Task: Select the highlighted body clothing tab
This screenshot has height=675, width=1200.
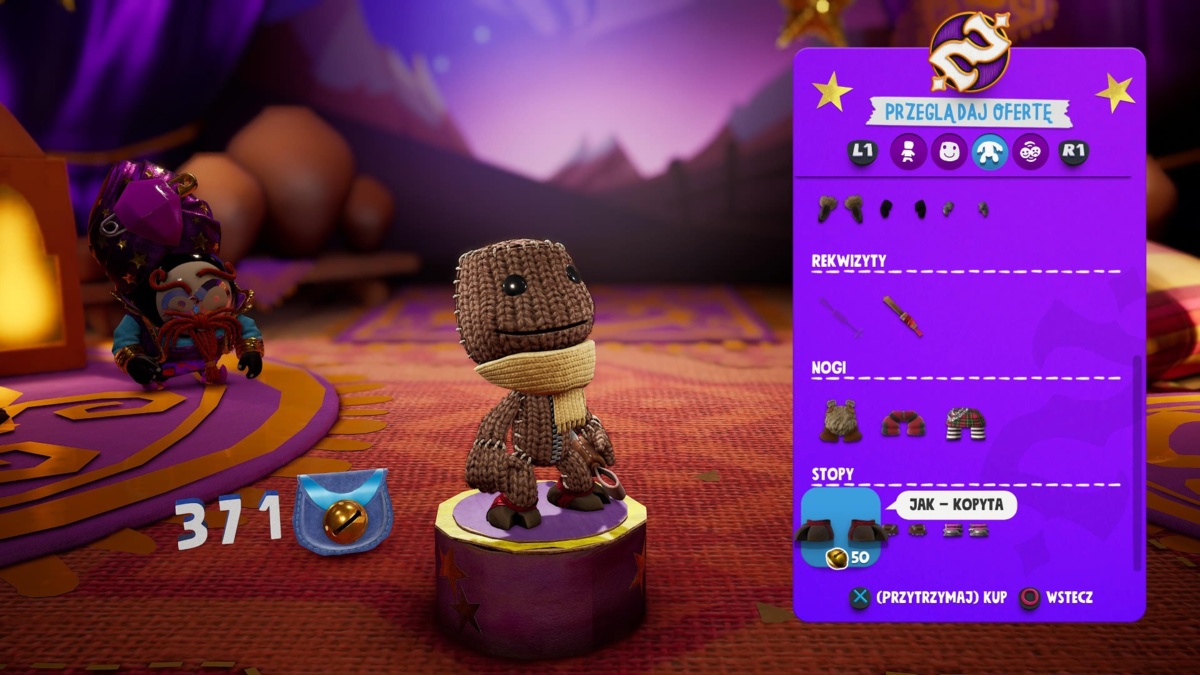Action: point(989,152)
